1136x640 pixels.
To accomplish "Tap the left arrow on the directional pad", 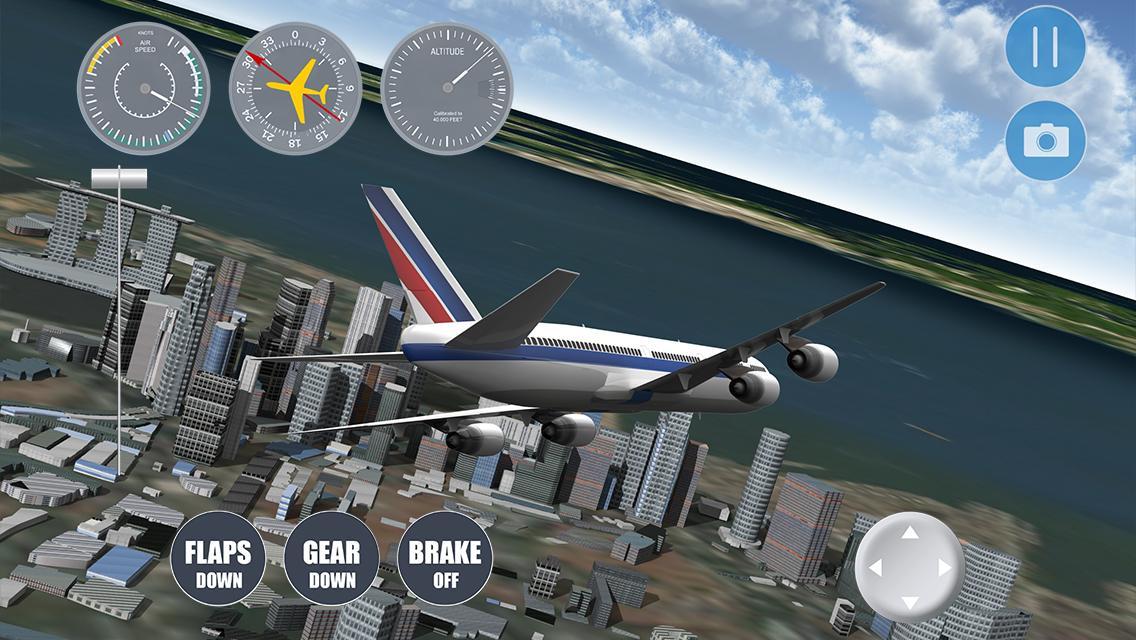I will click(x=875, y=568).
